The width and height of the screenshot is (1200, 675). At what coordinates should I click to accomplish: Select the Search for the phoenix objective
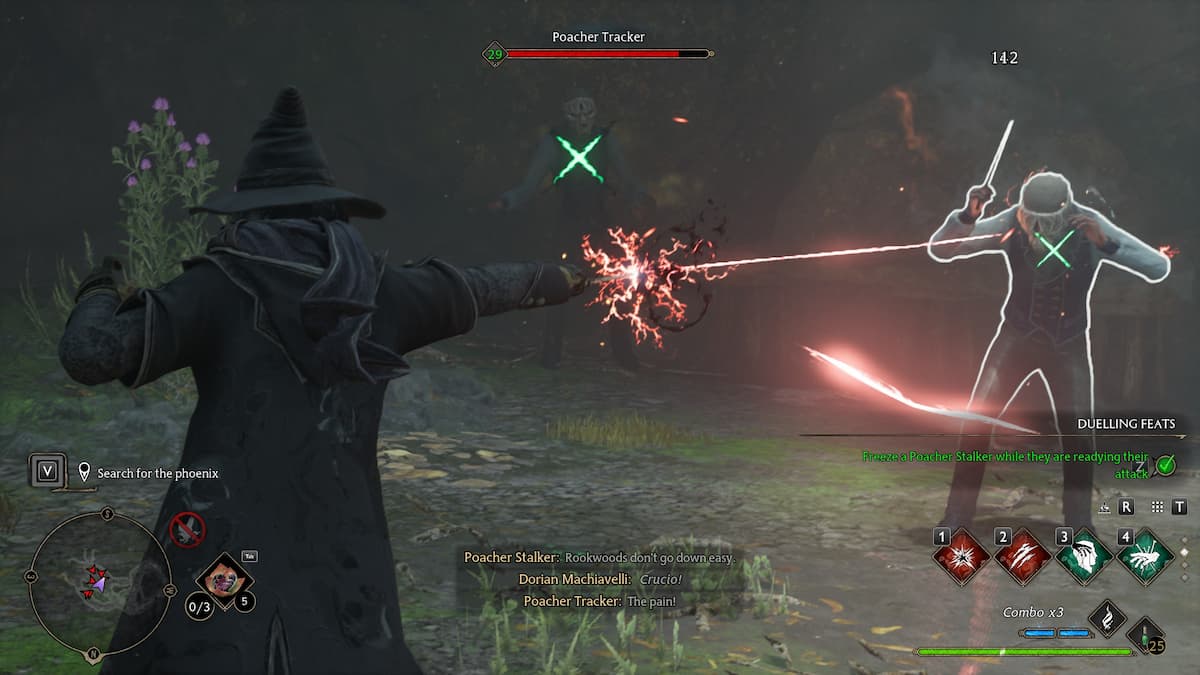(150, 473)
